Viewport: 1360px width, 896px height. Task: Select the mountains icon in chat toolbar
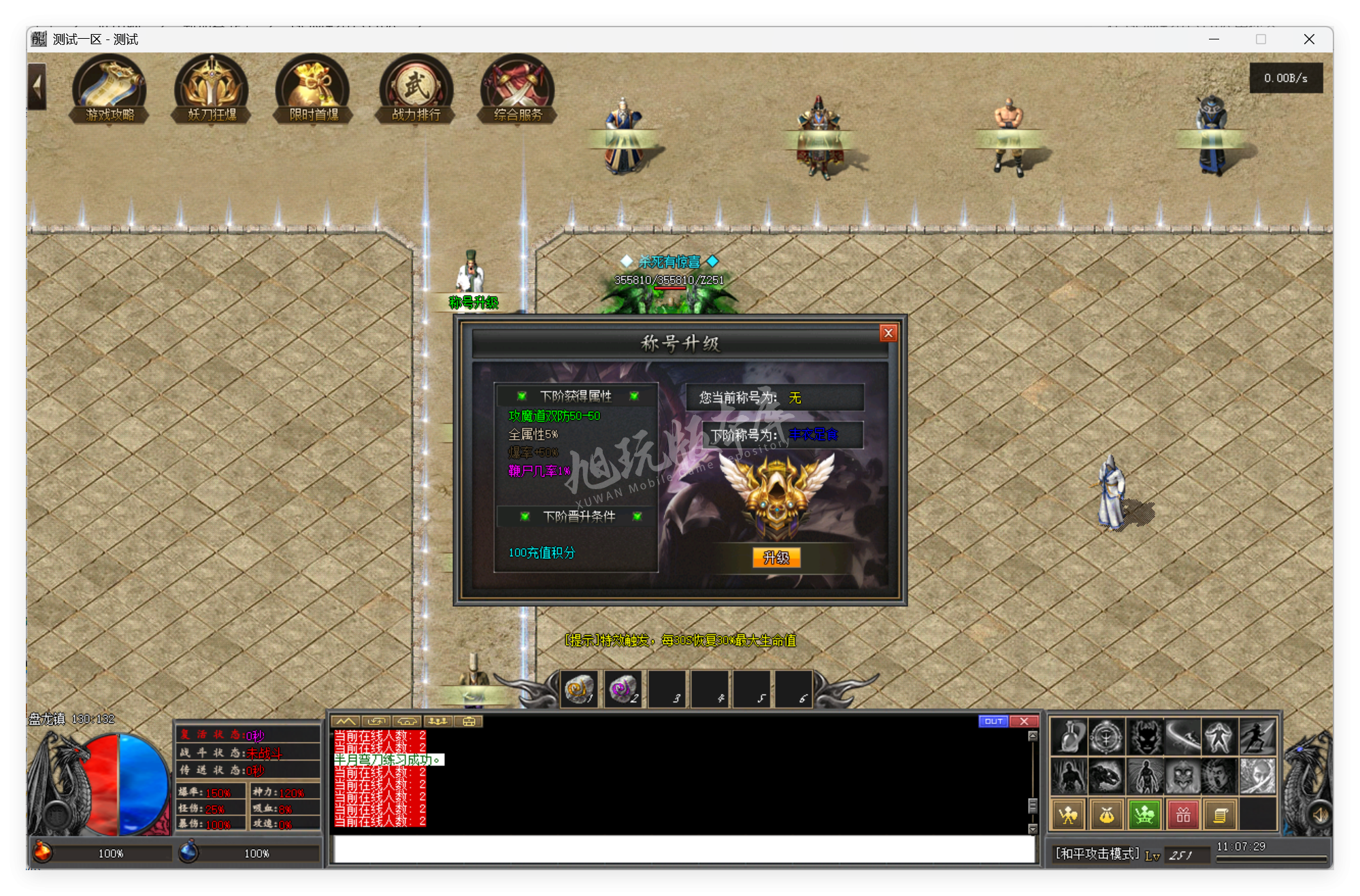point(347,721)
